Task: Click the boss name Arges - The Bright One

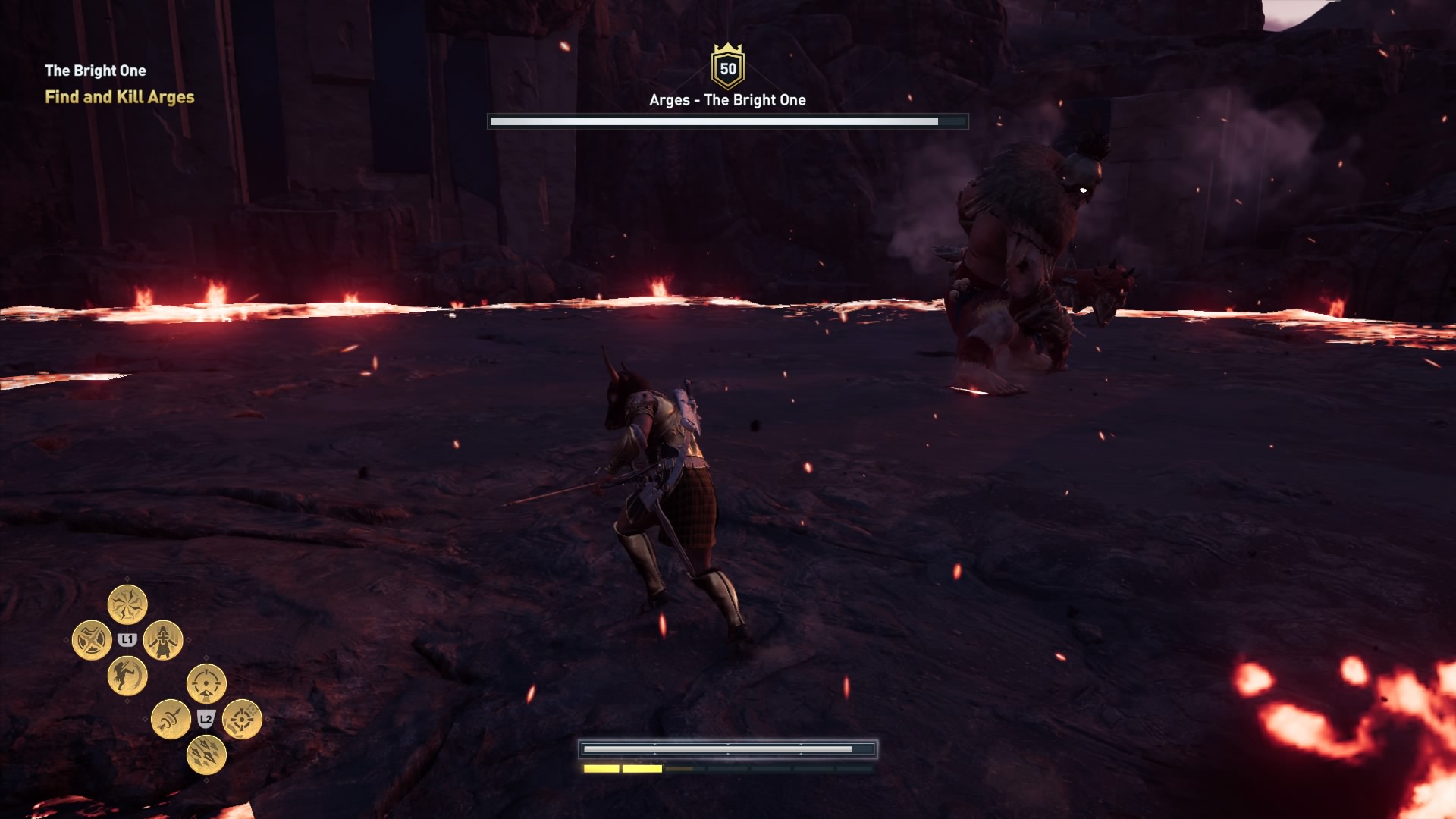Action: coord(726,99)
